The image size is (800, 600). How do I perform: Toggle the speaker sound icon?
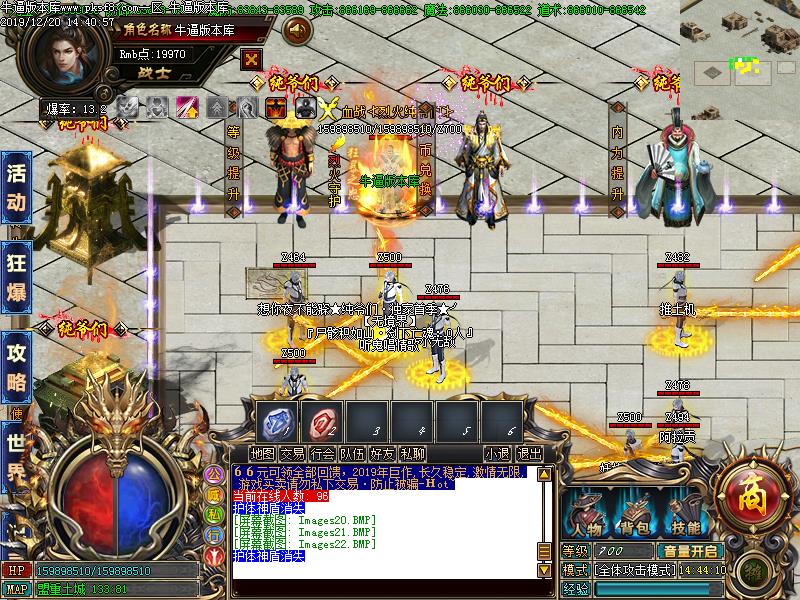pos(297,31)
